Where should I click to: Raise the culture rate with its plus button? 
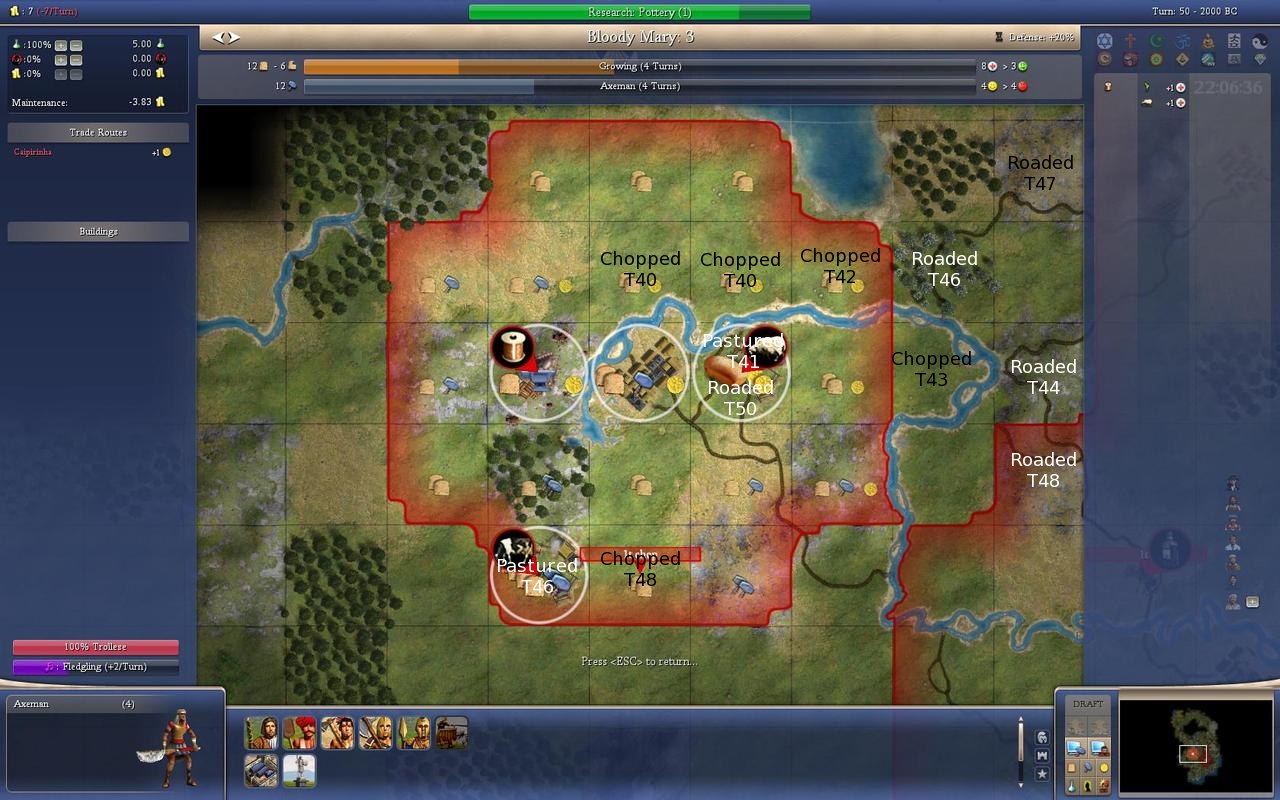(61, 59)
